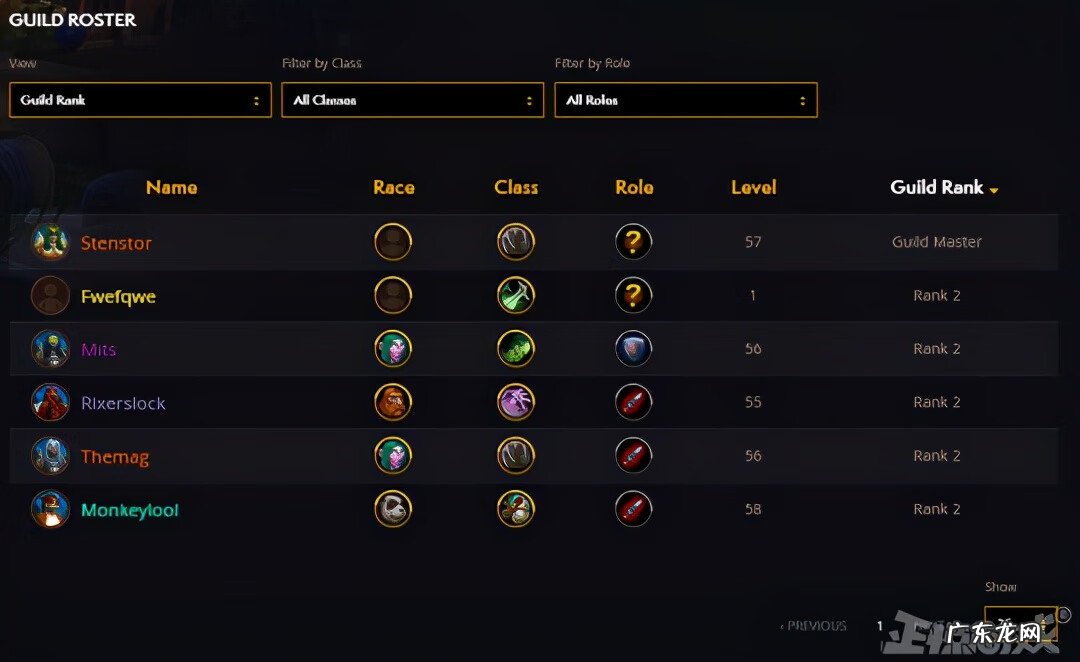Click Rixerslock's avatar portrait
This screenshot has height=662, width=1080.
pyautogui.click(x=50, y=403)
